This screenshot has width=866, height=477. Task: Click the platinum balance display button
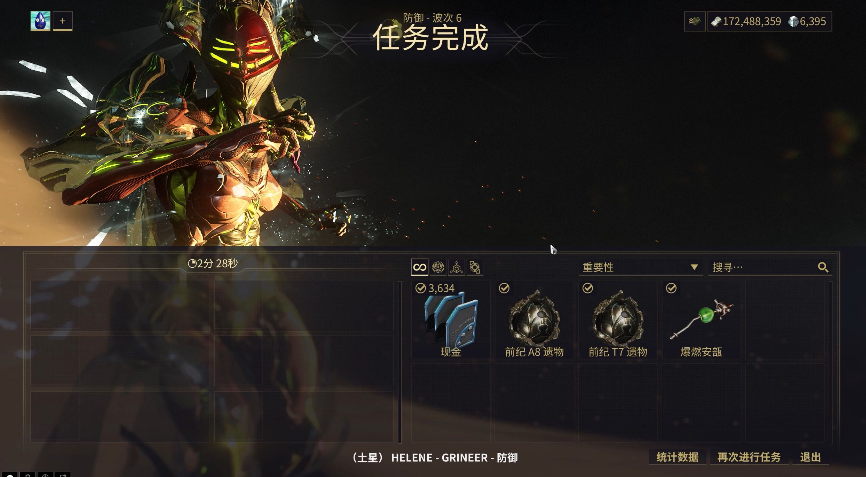tap(808, 20)
